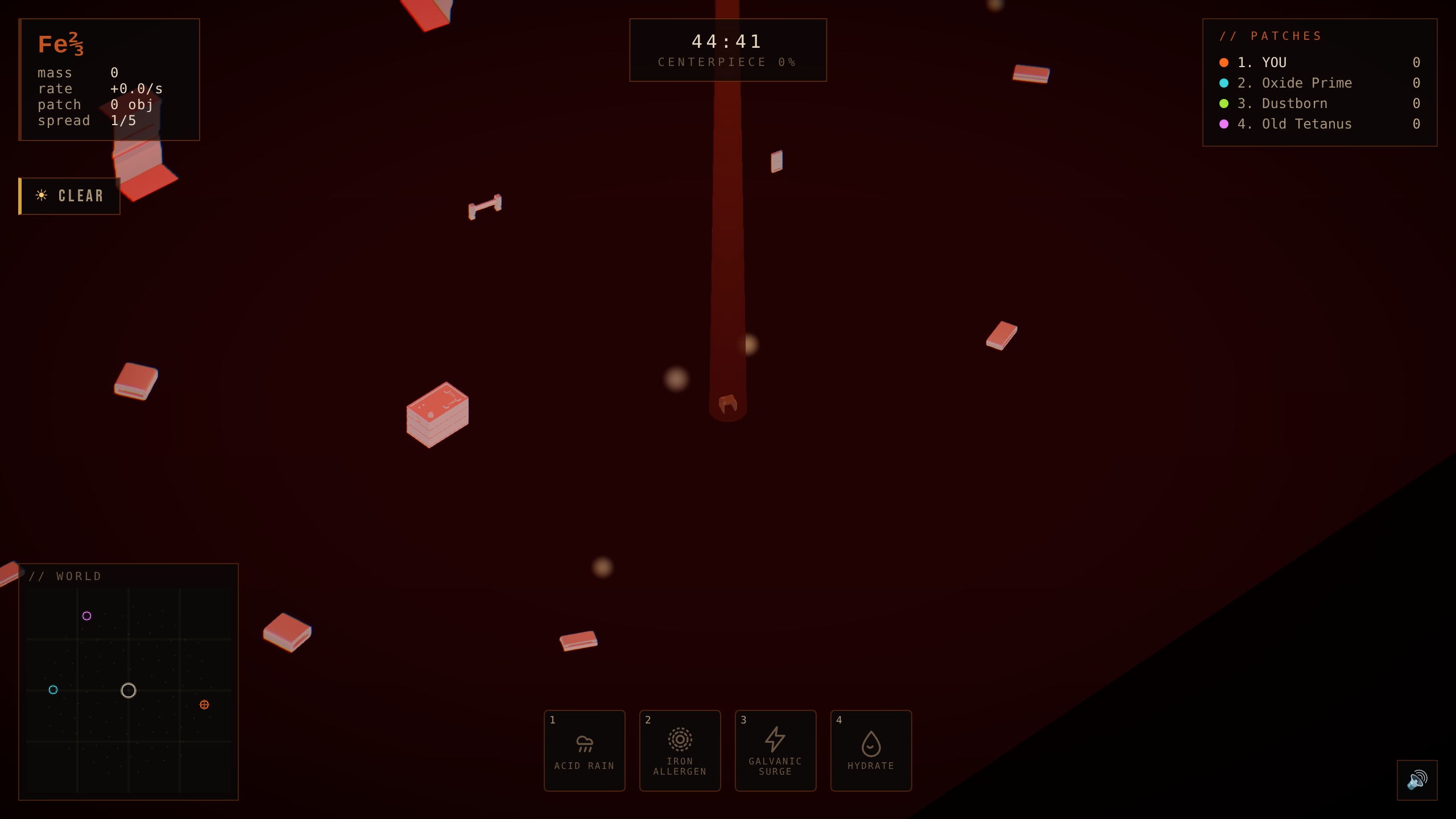
Task: Select Dustborn in the patches list
Action: (1294, 104)
